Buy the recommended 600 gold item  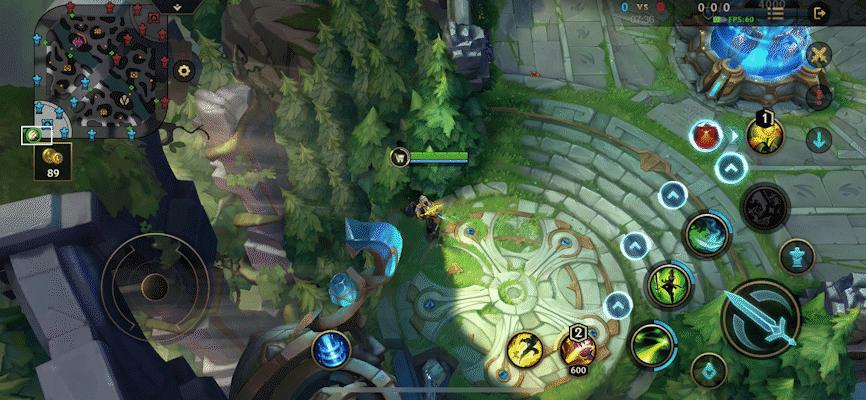577,349
